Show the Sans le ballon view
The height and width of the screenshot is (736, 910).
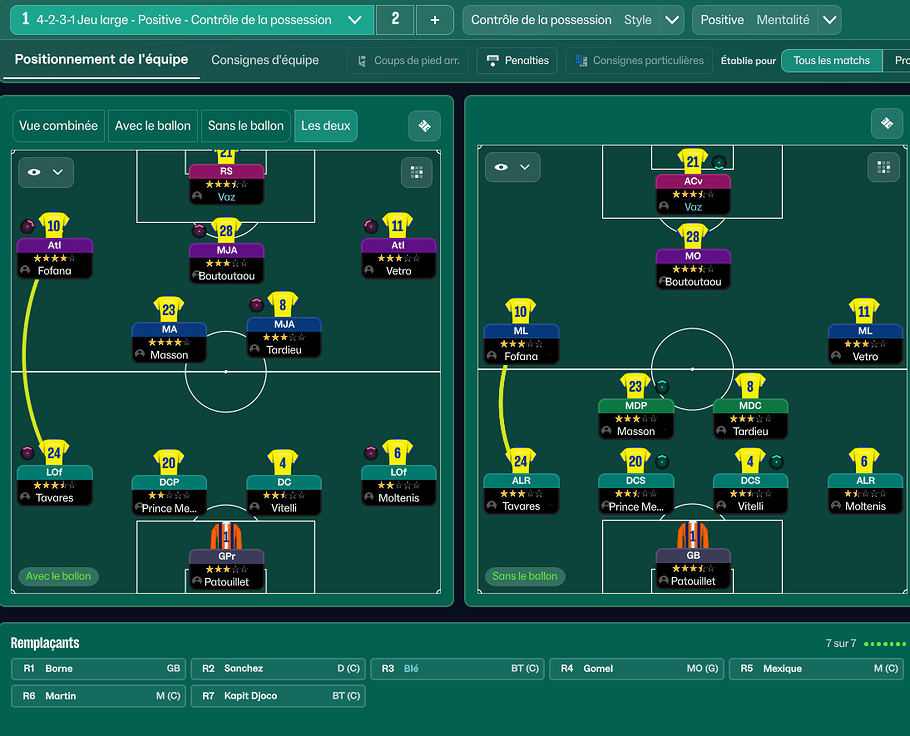tap(246, 126)
